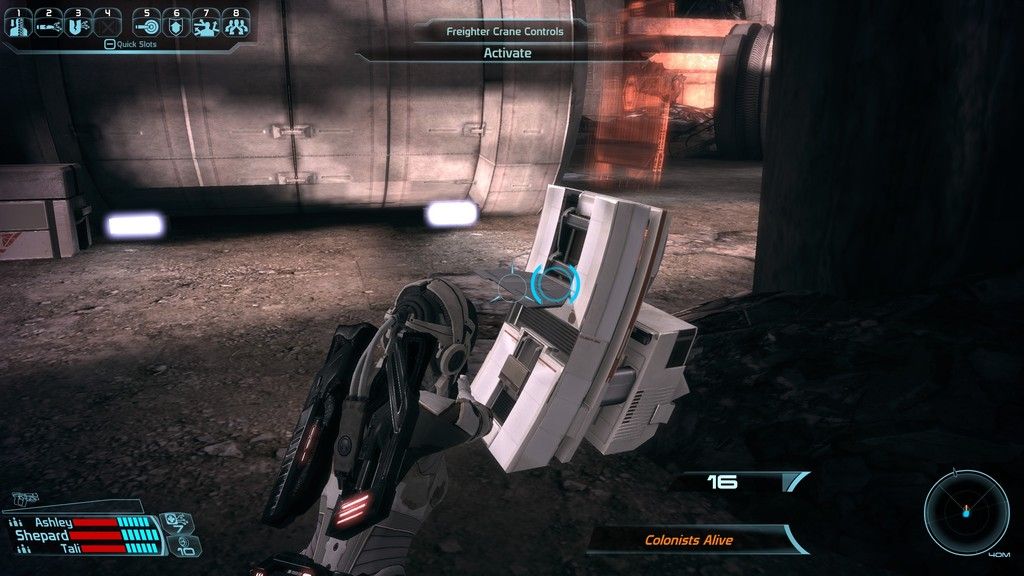Activate quick slot 1 ability

[x=20, y=24]
